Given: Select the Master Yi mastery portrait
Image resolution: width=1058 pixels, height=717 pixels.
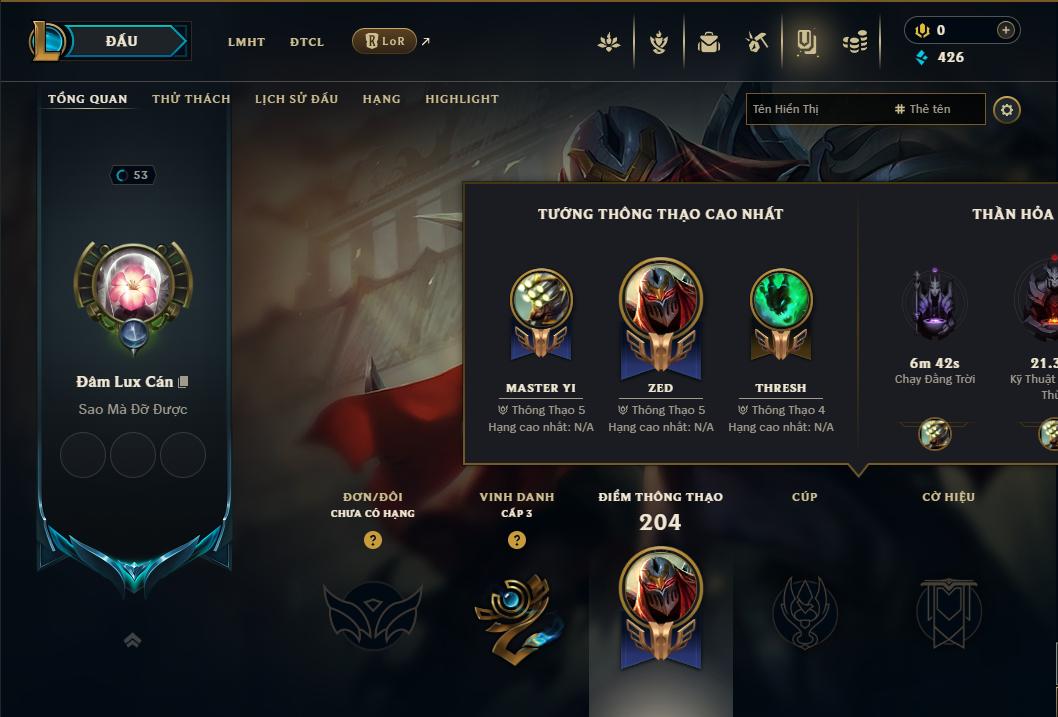Looking at the screenshot, I should point(541,300).
